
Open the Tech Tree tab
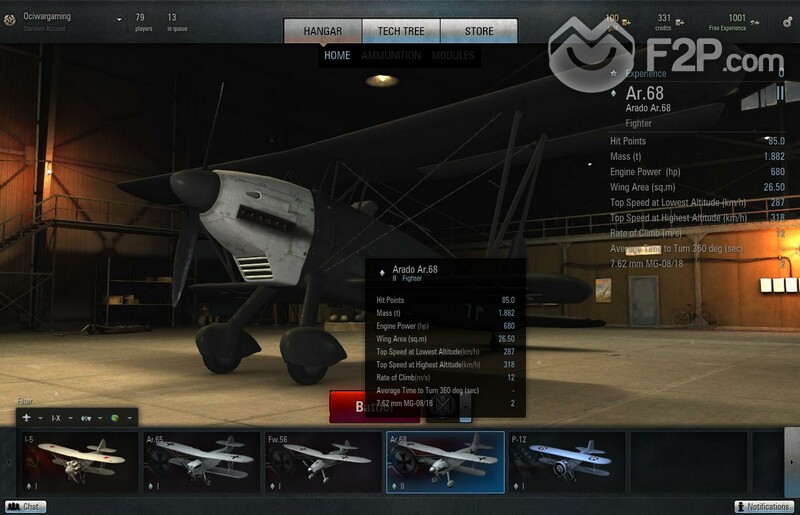[x=401, y=31]
